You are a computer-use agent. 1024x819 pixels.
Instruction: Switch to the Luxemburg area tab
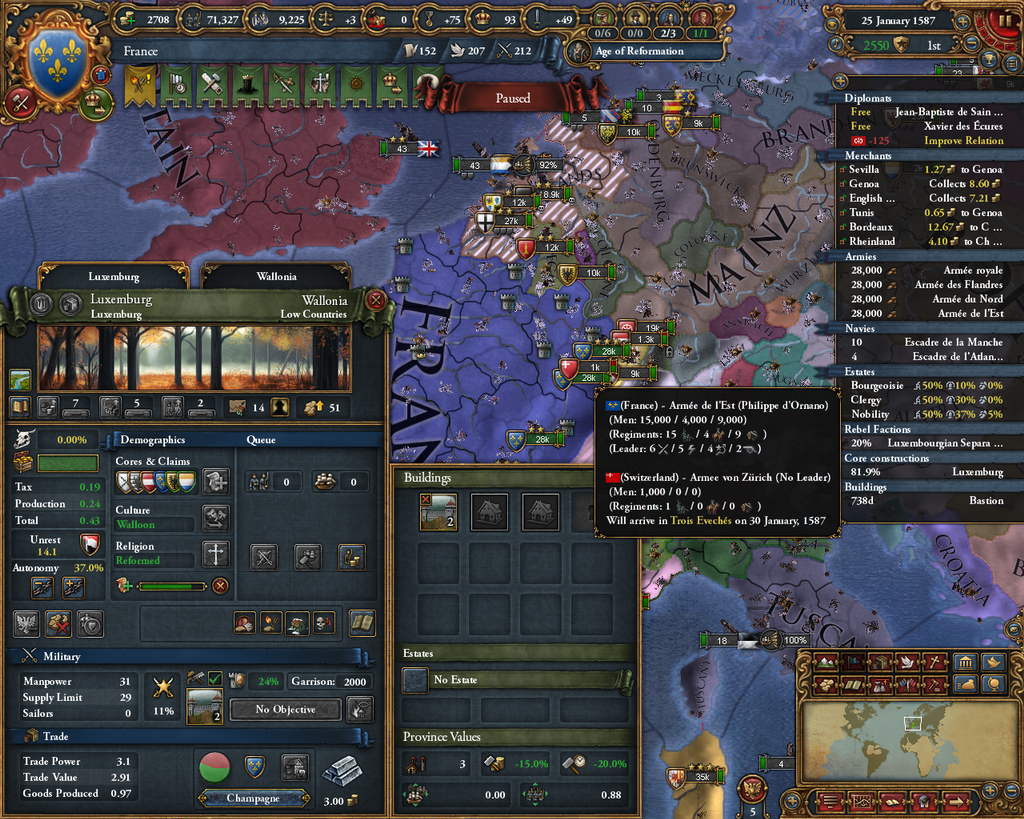point(114,276)
